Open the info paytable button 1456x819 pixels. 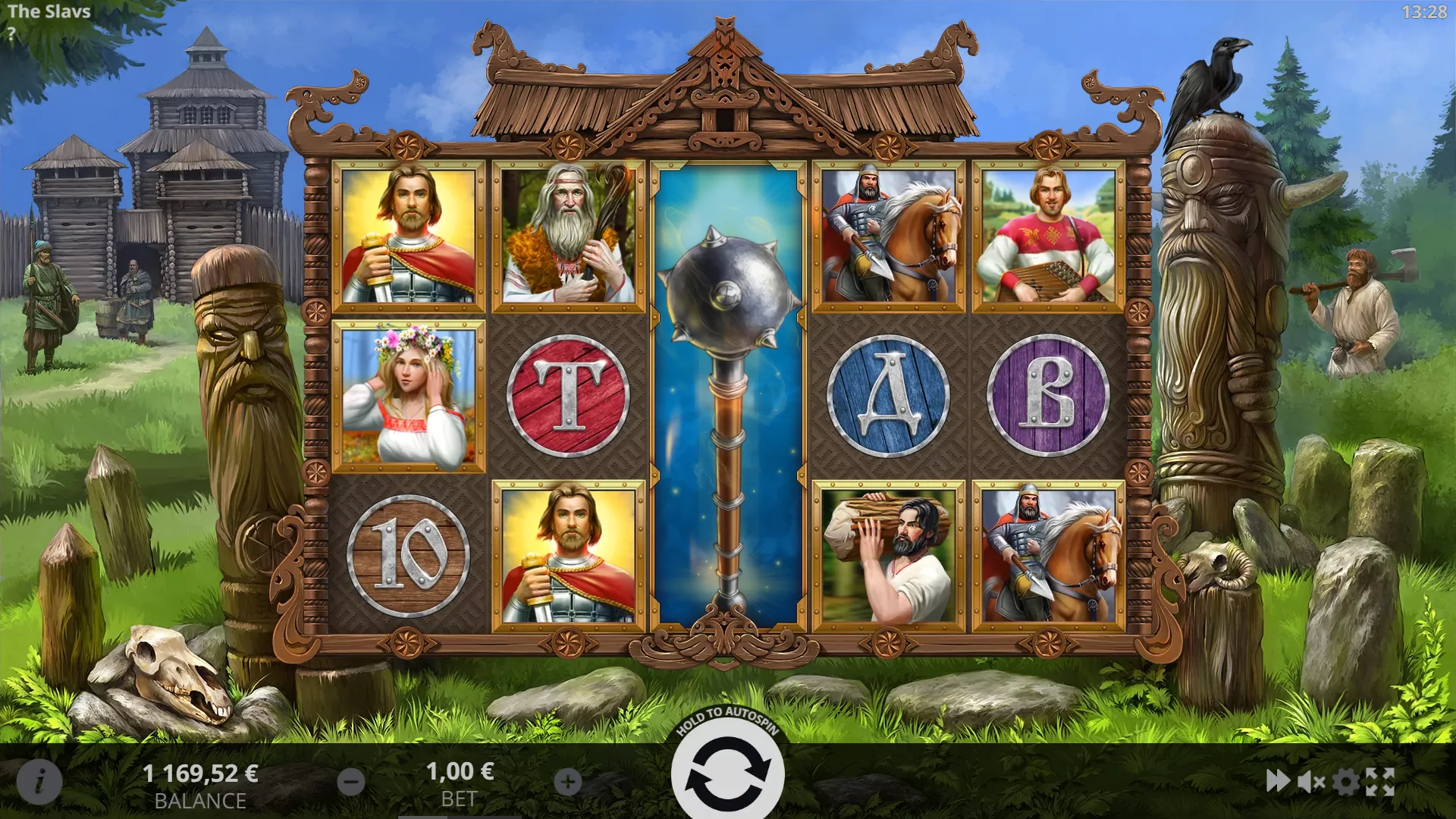pyautogui.click(x=39, y=781)
